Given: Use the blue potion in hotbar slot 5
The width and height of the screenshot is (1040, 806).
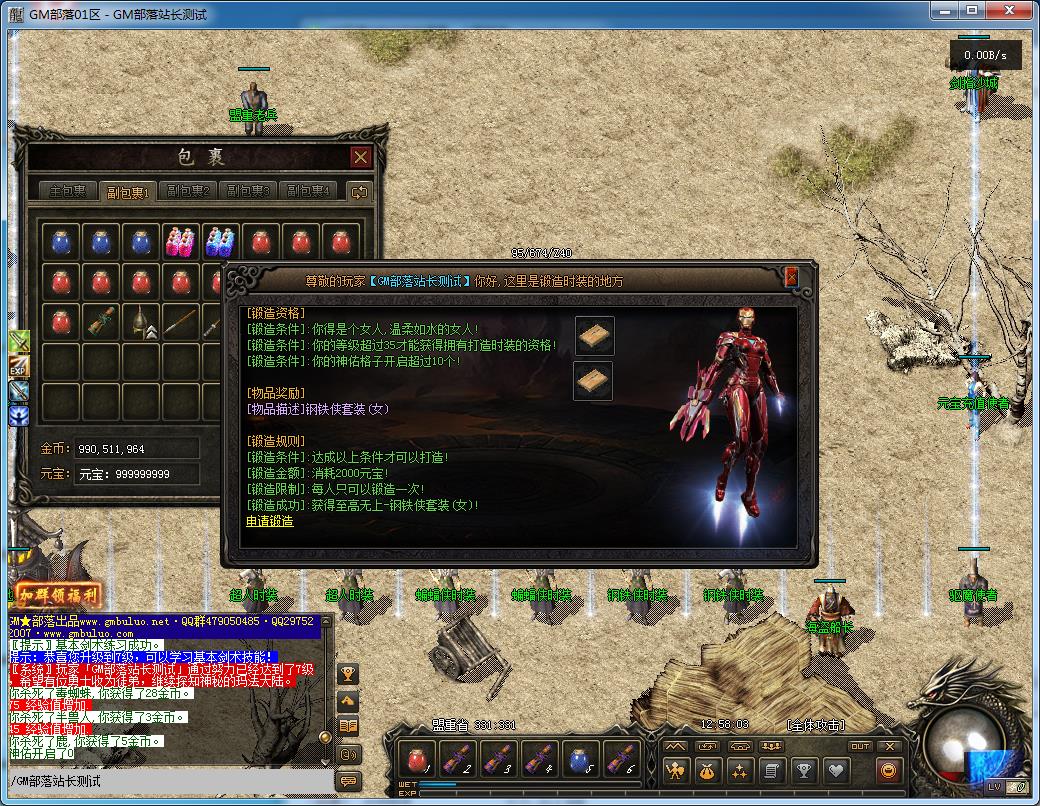Looking at the screenshot, I should coord(581,758).
